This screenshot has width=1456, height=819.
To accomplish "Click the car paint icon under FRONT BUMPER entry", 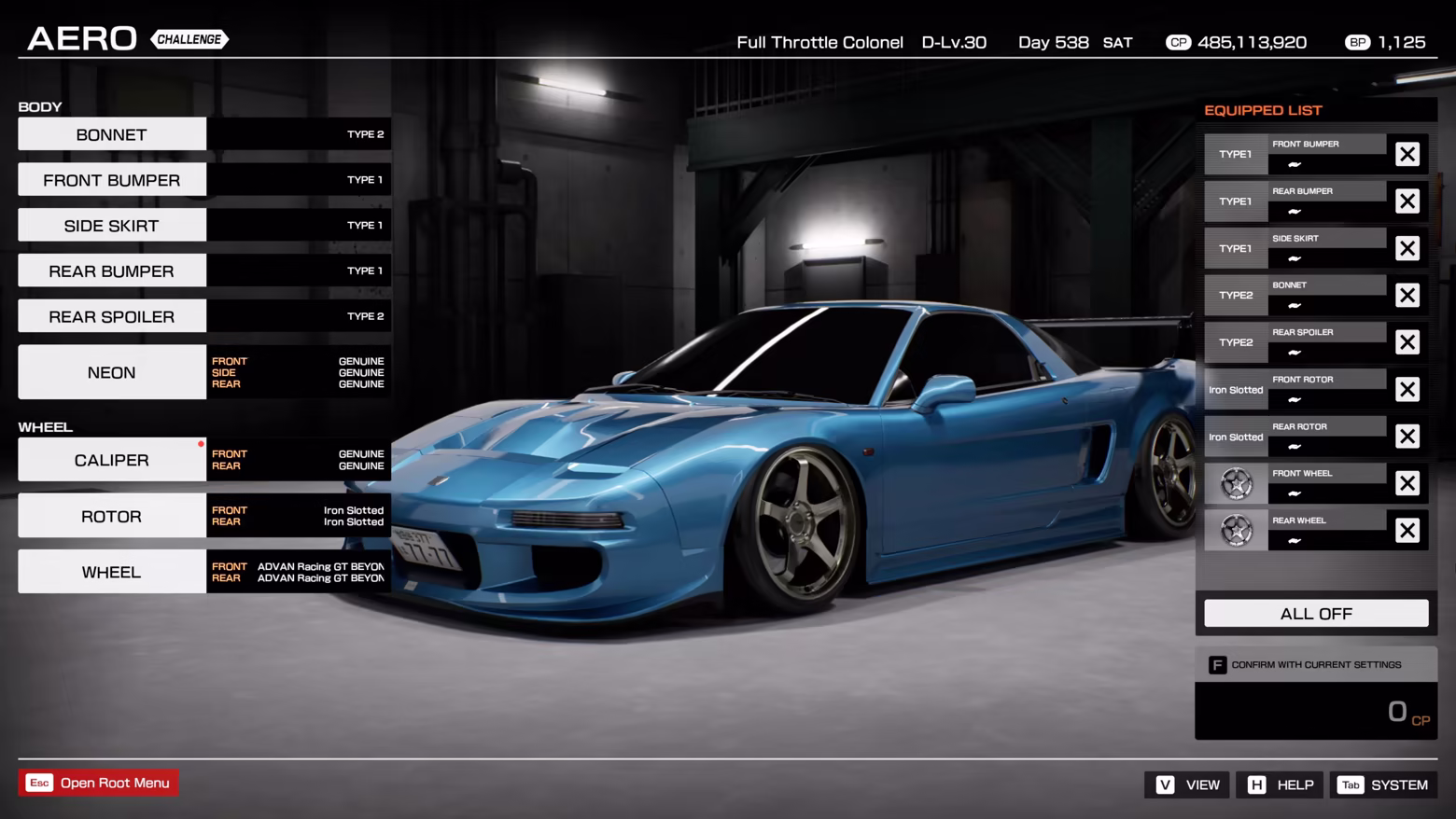I will pyautogui.click(x=1294, y=165).
